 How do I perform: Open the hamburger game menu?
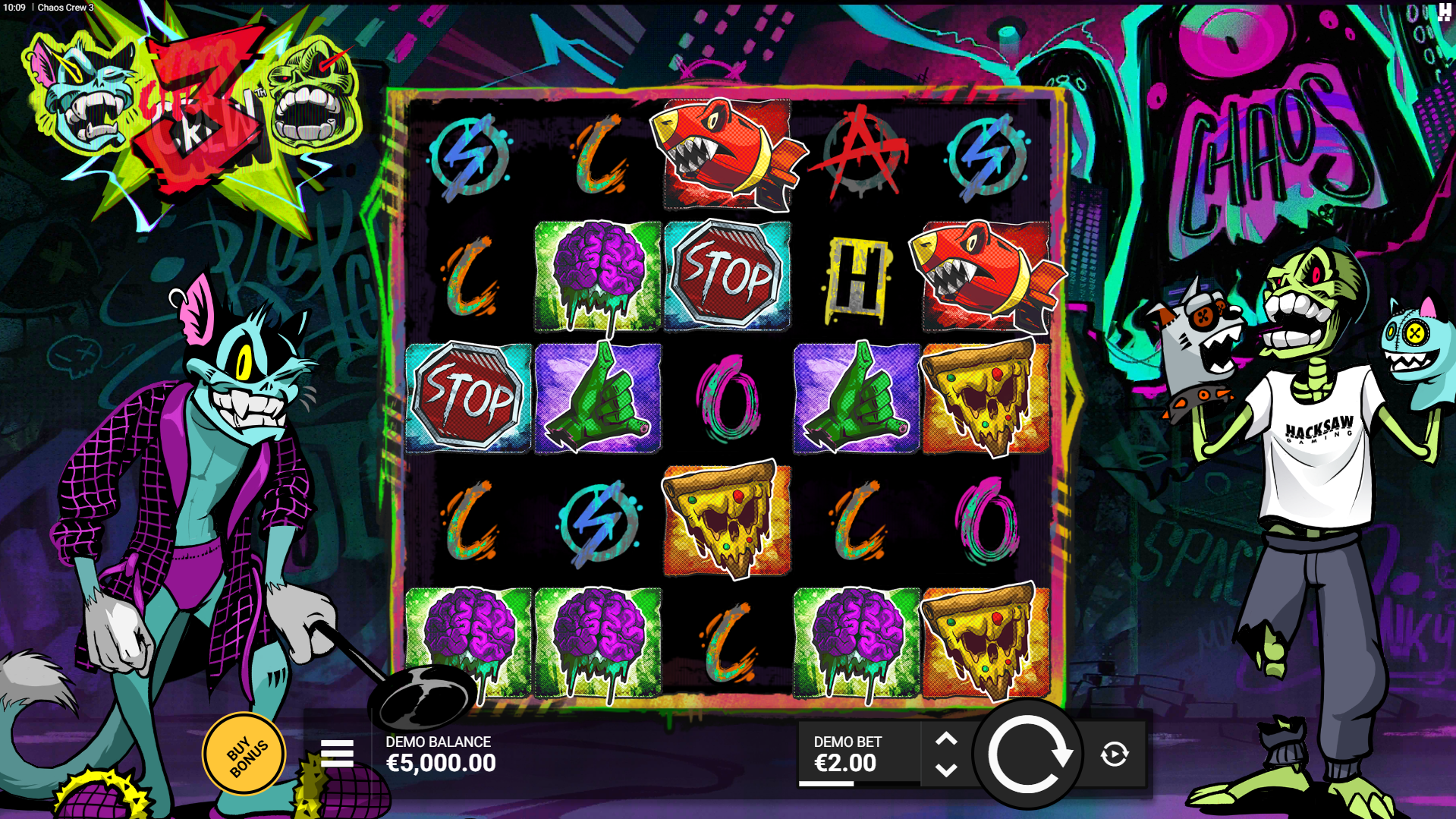coord(337,754)
